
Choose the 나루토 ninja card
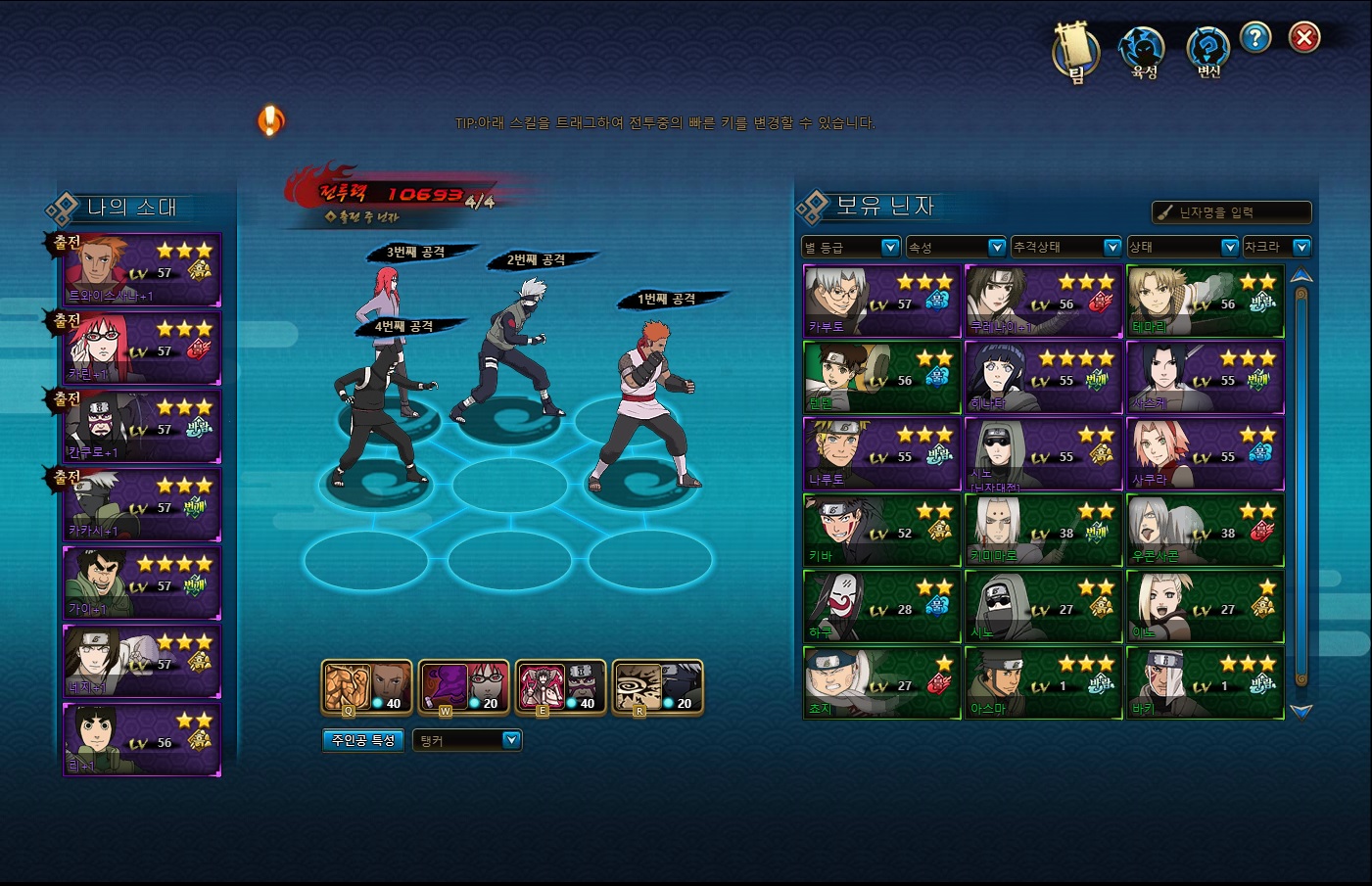[881, 454]
